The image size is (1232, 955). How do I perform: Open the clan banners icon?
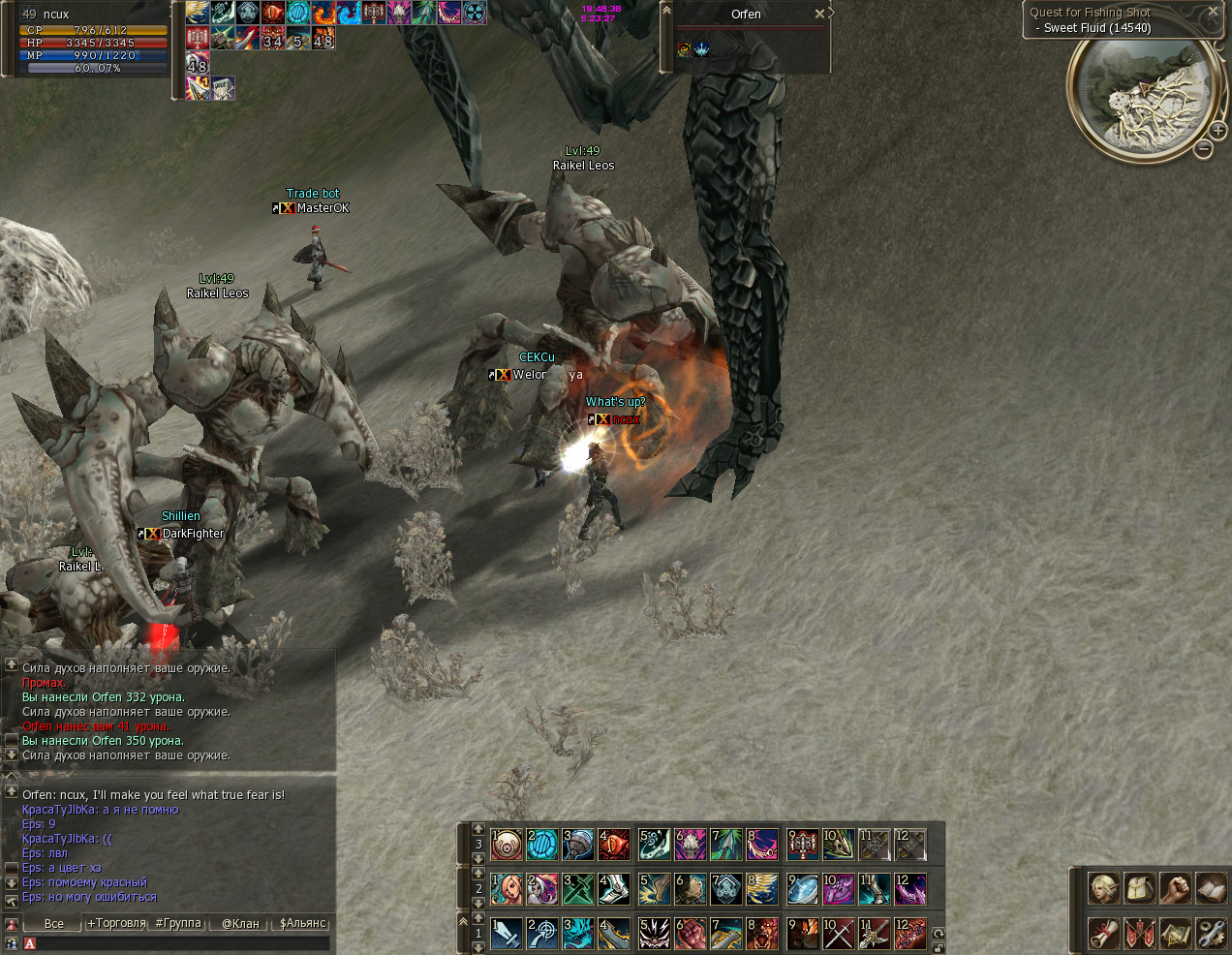(1140, 933)
